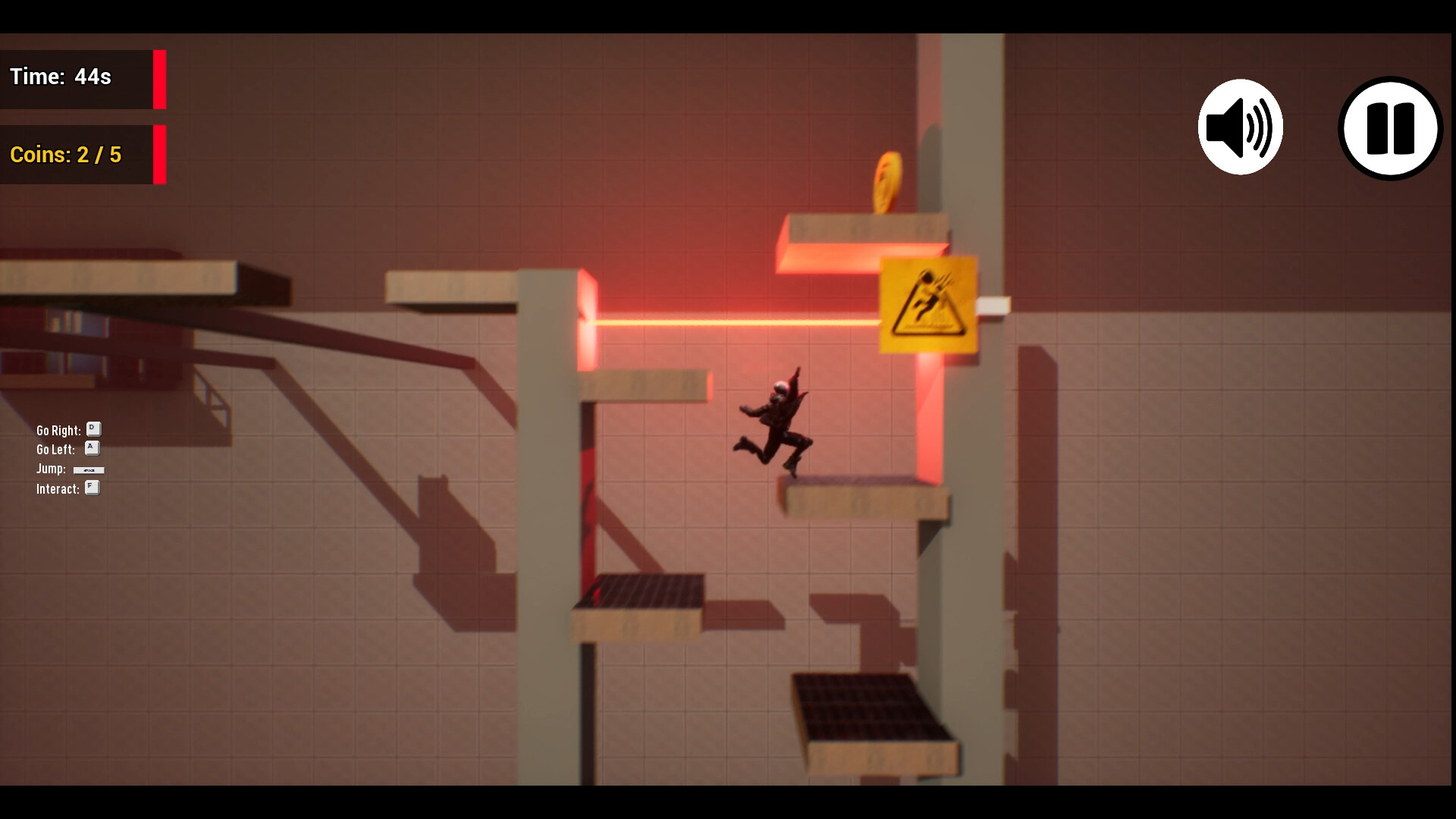Pause the game with the pause icon
Screen dimensions: 1456x819
click(x=1390, y=127)
